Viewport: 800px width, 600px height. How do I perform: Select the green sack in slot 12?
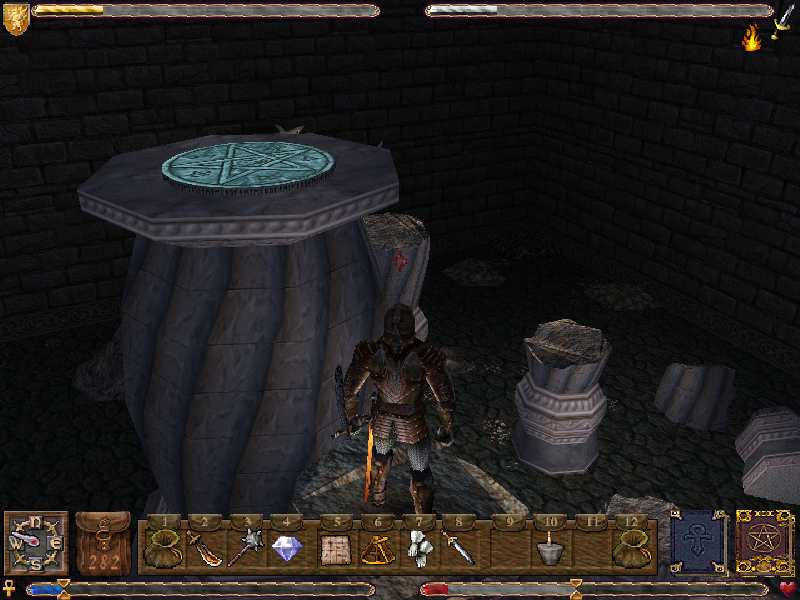(632, 548)
